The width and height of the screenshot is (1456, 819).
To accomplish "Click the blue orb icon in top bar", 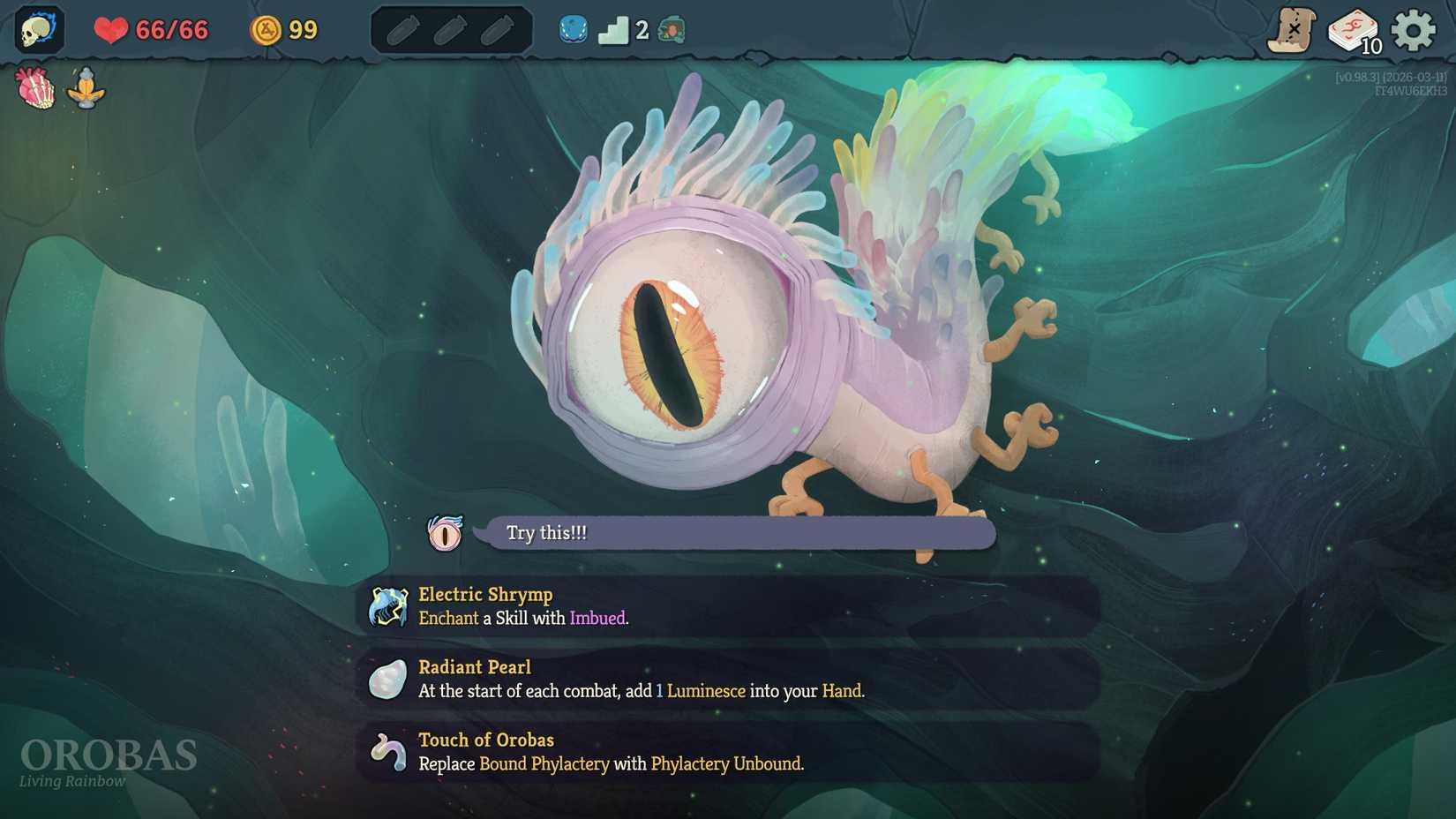I will coord(574,30).
